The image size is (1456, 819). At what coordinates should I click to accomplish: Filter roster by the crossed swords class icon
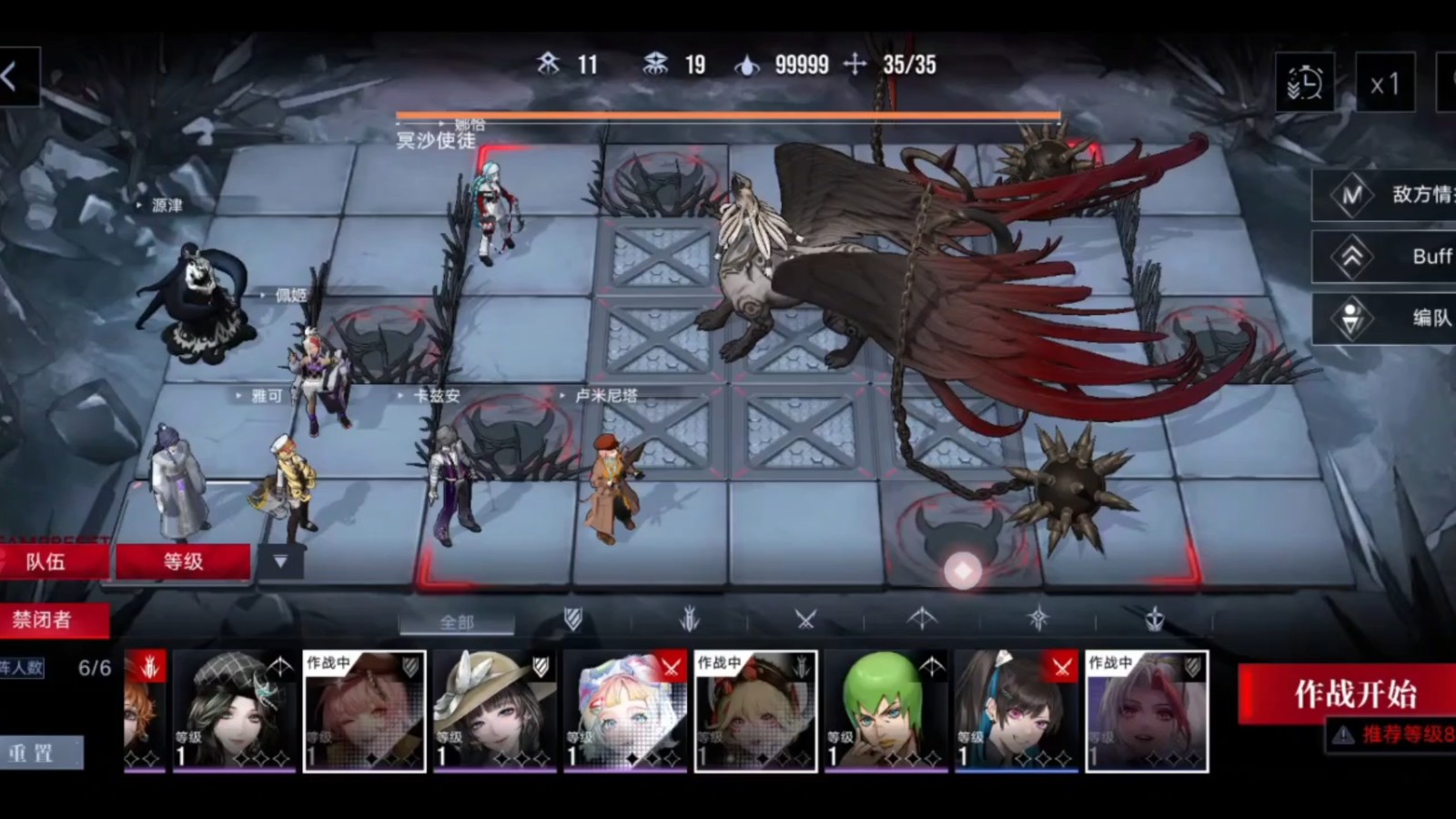(x=805, y=621)
